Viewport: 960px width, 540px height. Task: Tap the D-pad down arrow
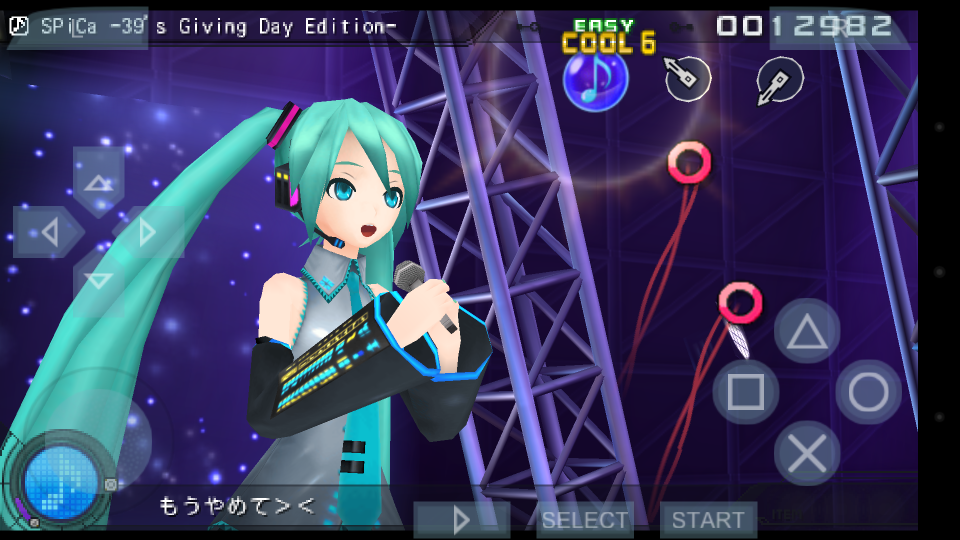[98, 282]
